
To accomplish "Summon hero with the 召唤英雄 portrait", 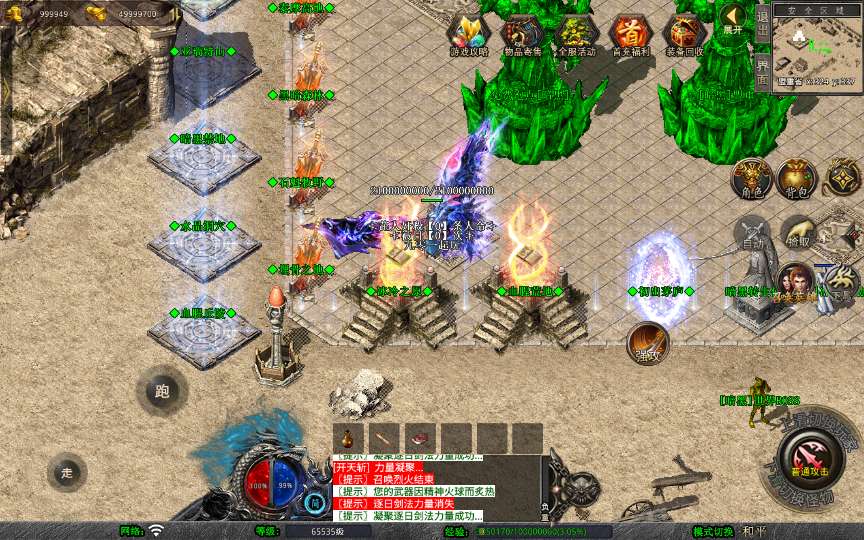I will [x=795, y=284].
